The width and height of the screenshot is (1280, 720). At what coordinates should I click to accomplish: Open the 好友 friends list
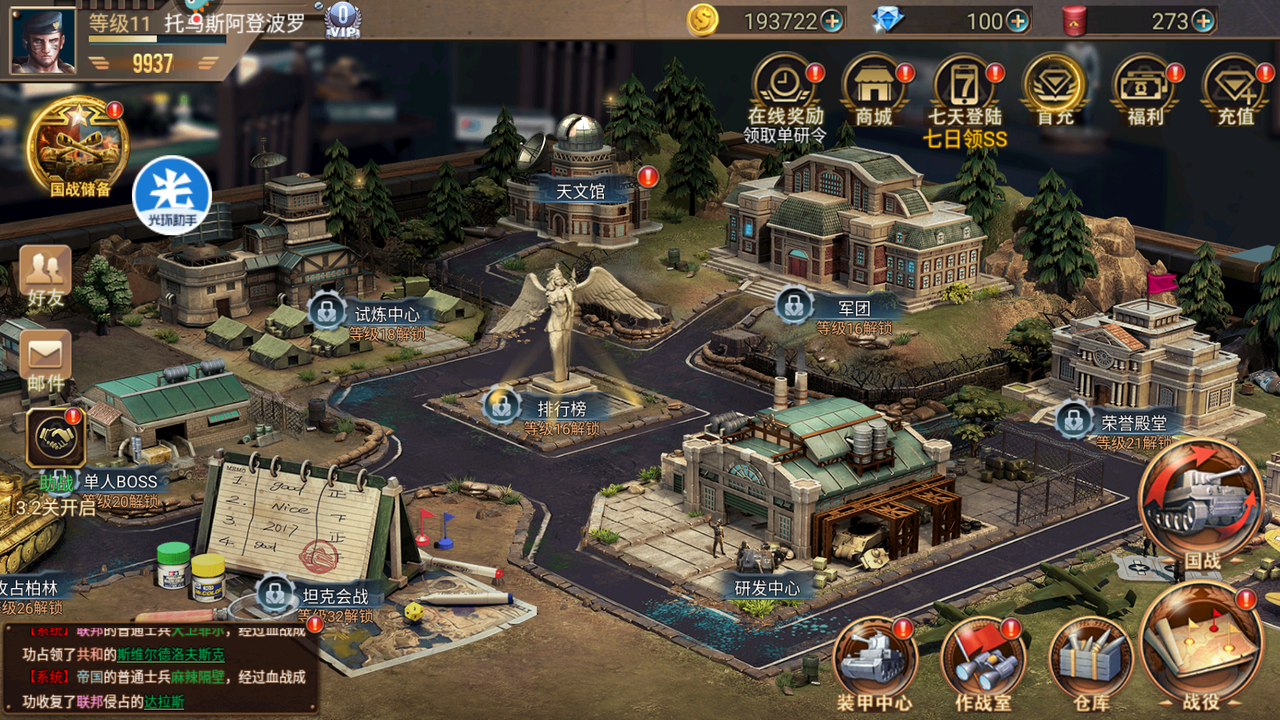[46, 273]
